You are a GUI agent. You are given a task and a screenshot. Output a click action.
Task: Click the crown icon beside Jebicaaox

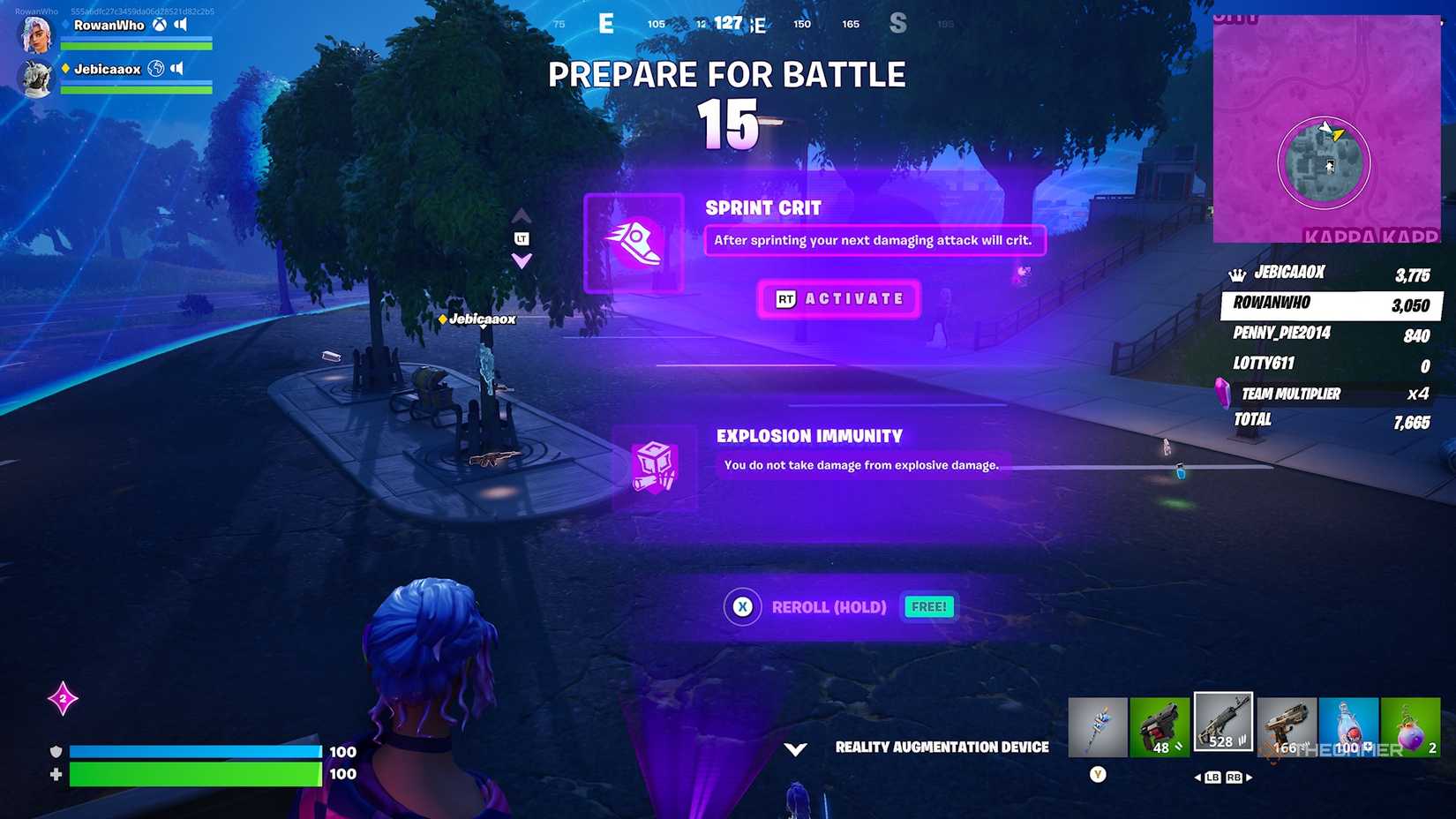1236,272
